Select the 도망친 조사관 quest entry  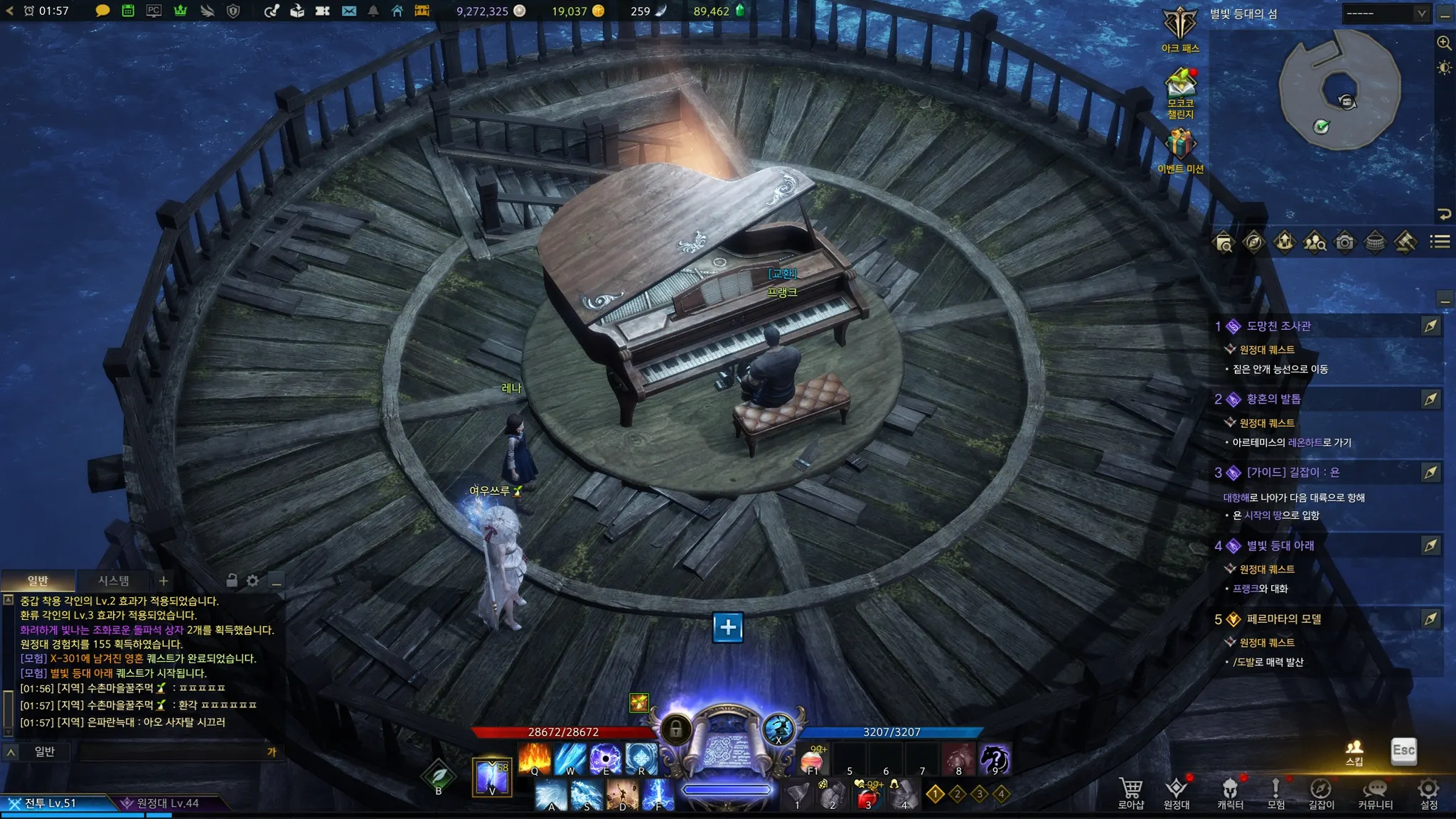[x=1278, y=326]
